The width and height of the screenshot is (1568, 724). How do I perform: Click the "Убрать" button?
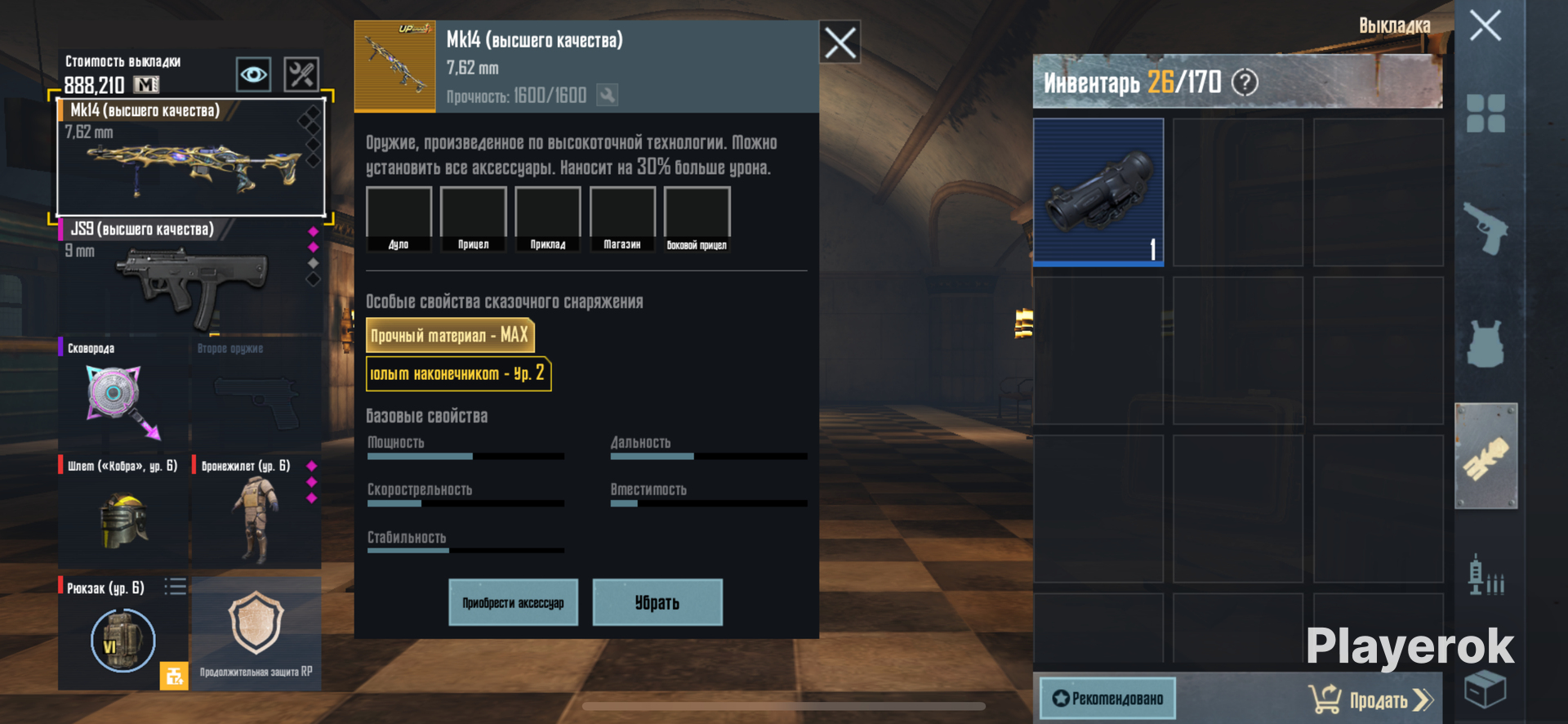(657, 602)
